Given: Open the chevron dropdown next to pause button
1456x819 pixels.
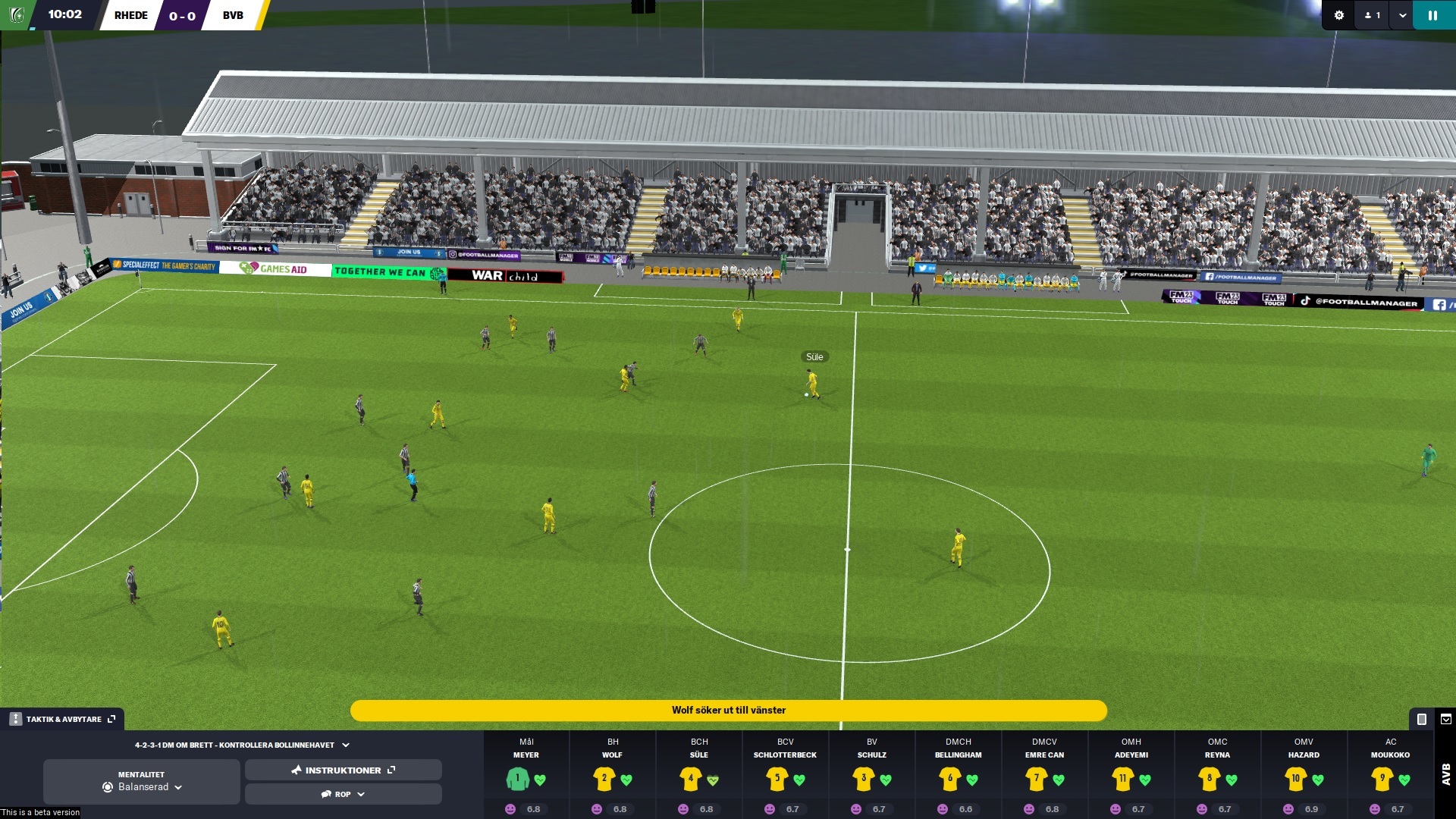Looking at the screenshot, I should [1400, 14].
